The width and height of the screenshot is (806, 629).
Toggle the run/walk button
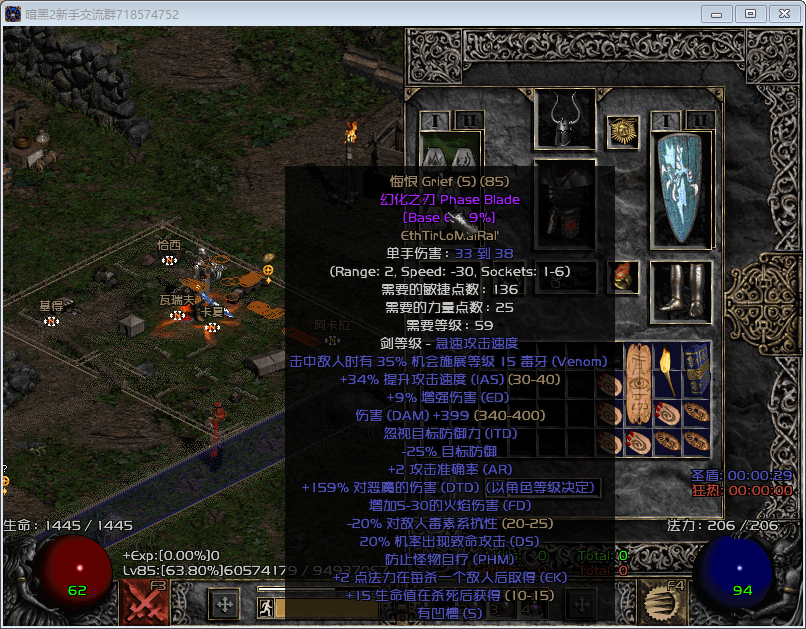pyautogui.click(x=266, y=607)
